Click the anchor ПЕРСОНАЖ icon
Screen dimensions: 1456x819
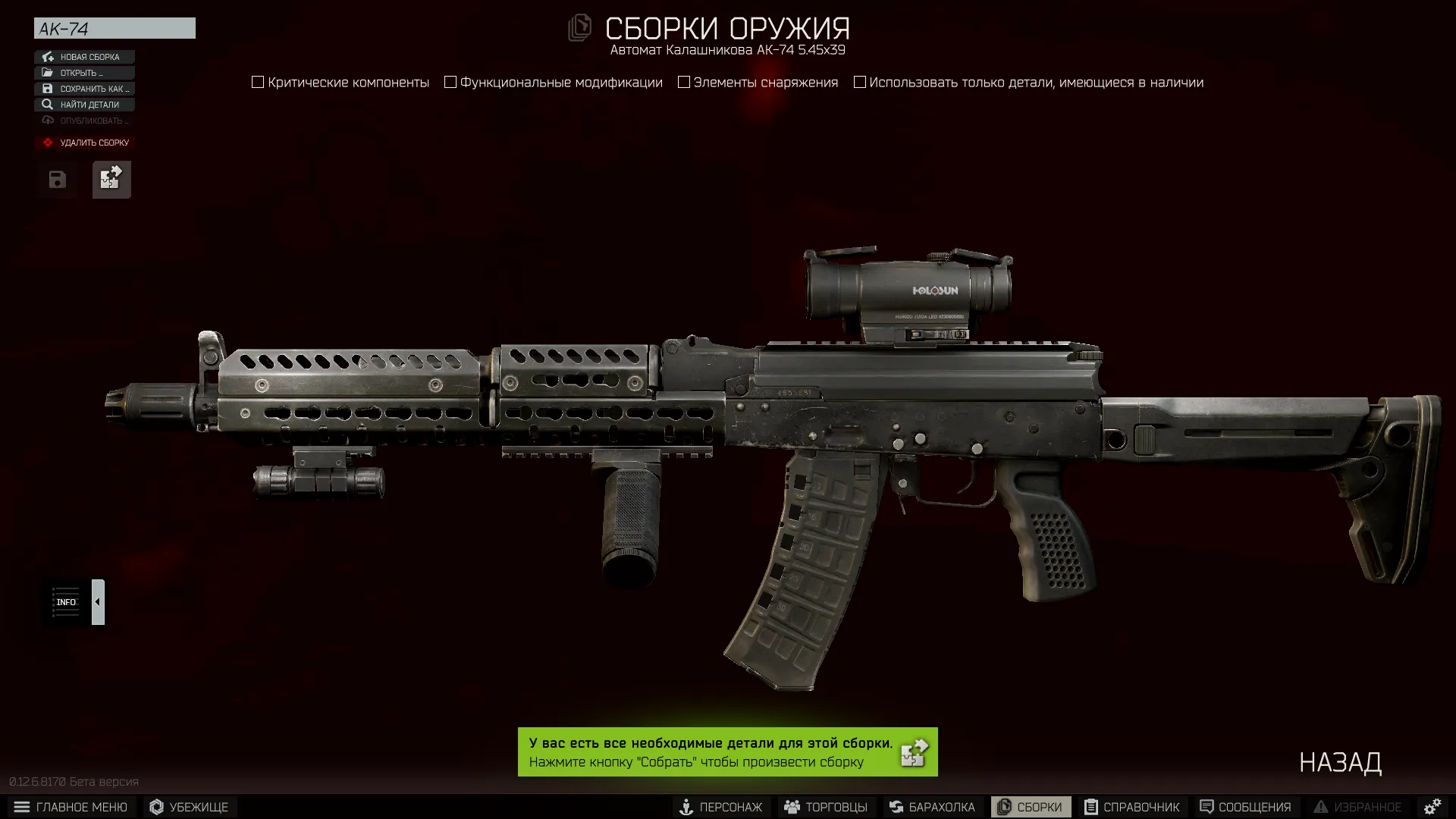pyautogui.click(x=686, y=807)
